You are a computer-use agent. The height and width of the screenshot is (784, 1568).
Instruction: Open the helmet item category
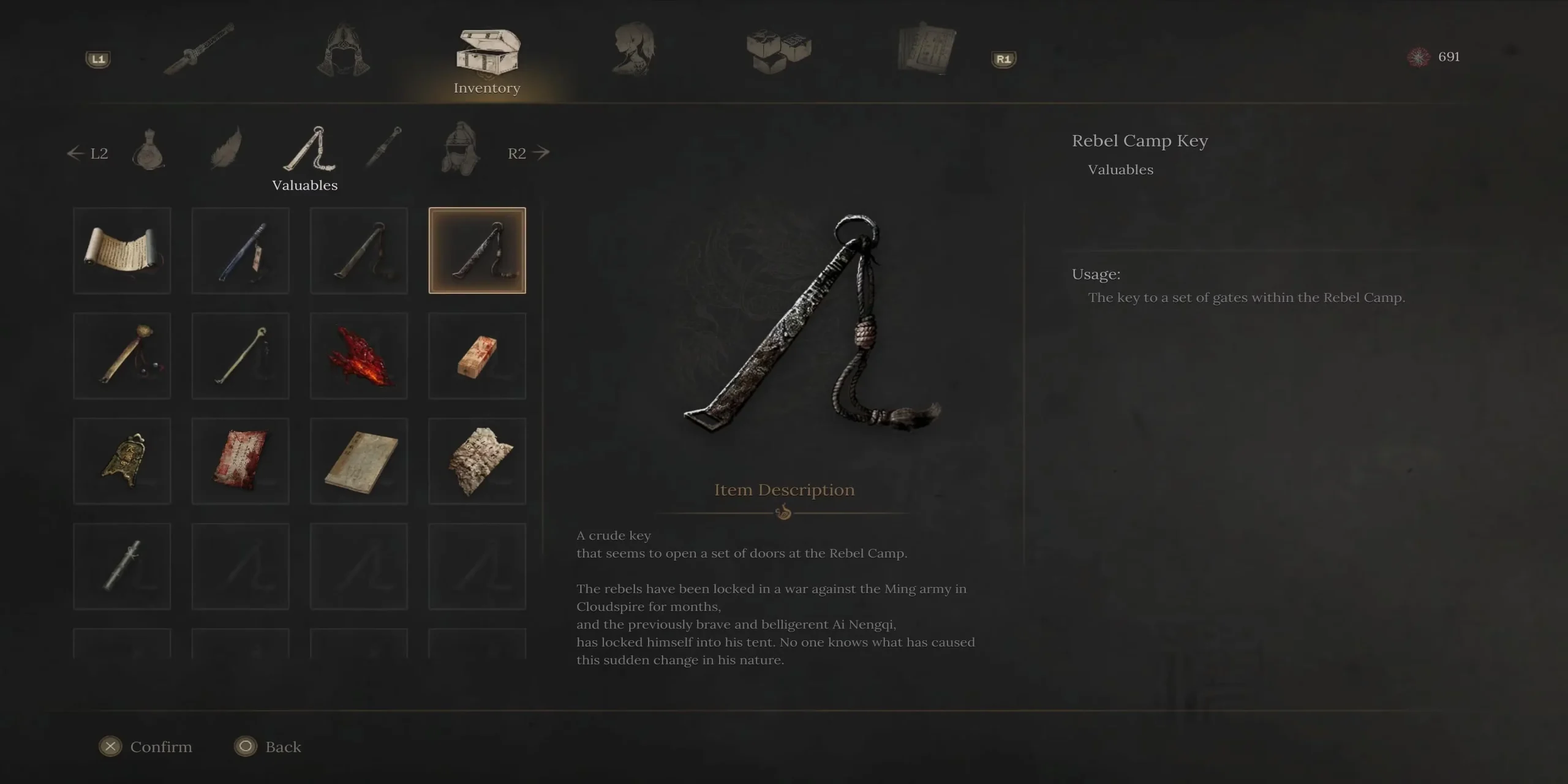[460, 149]
